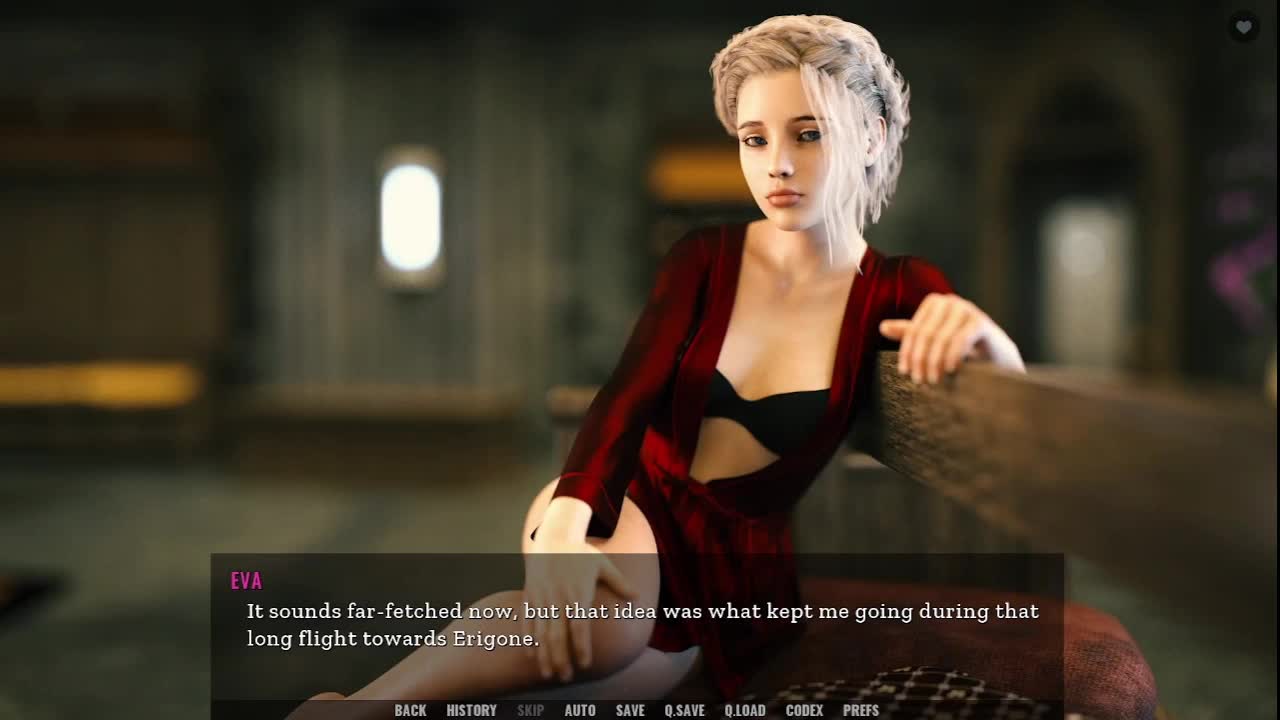Go back one line with BACK

(x=410, y=710)
